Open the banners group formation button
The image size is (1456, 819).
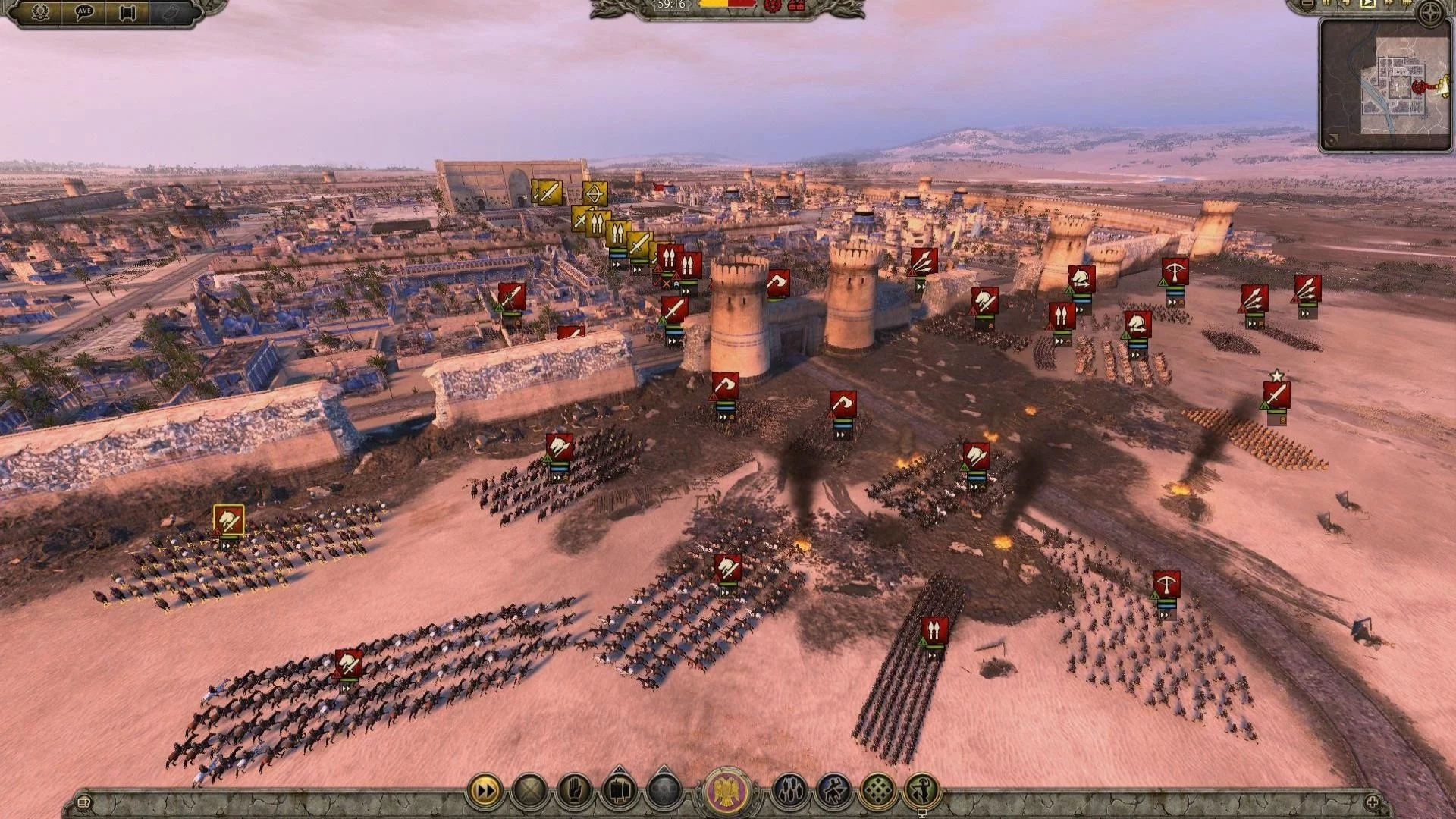pyautogui.click(x=619, y=792)
